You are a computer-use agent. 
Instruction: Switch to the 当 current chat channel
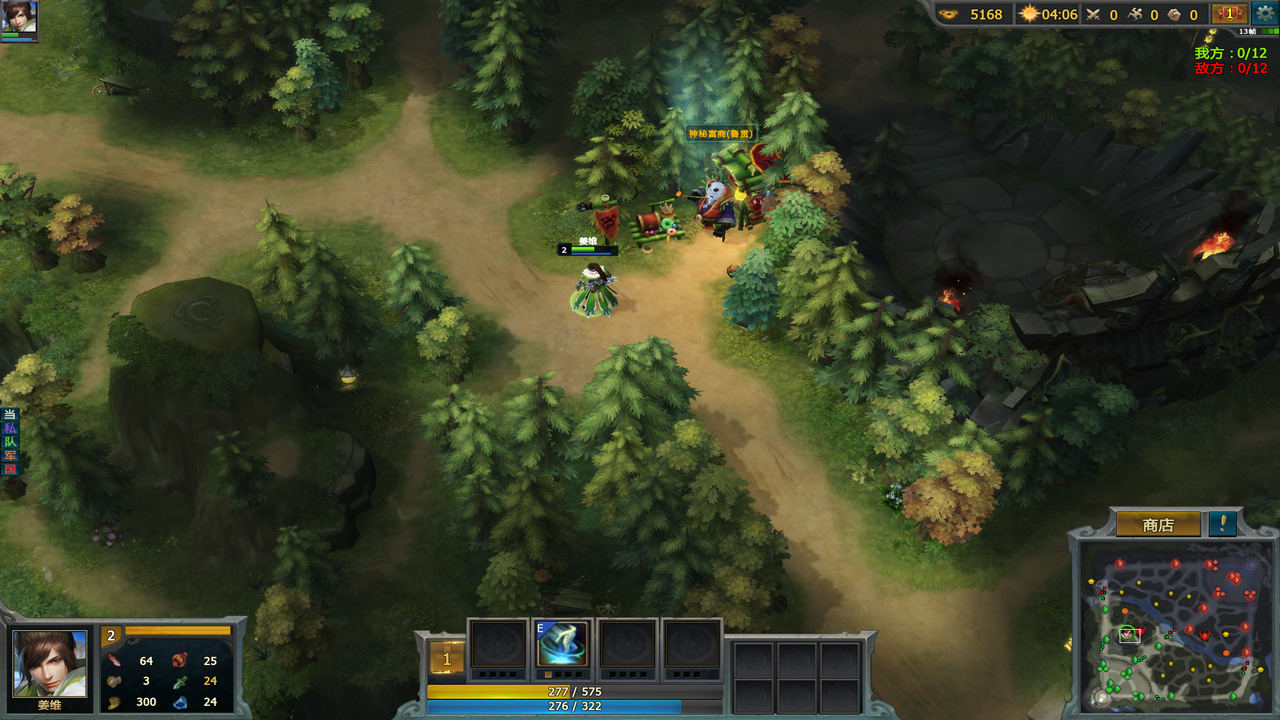click(10, 415)
